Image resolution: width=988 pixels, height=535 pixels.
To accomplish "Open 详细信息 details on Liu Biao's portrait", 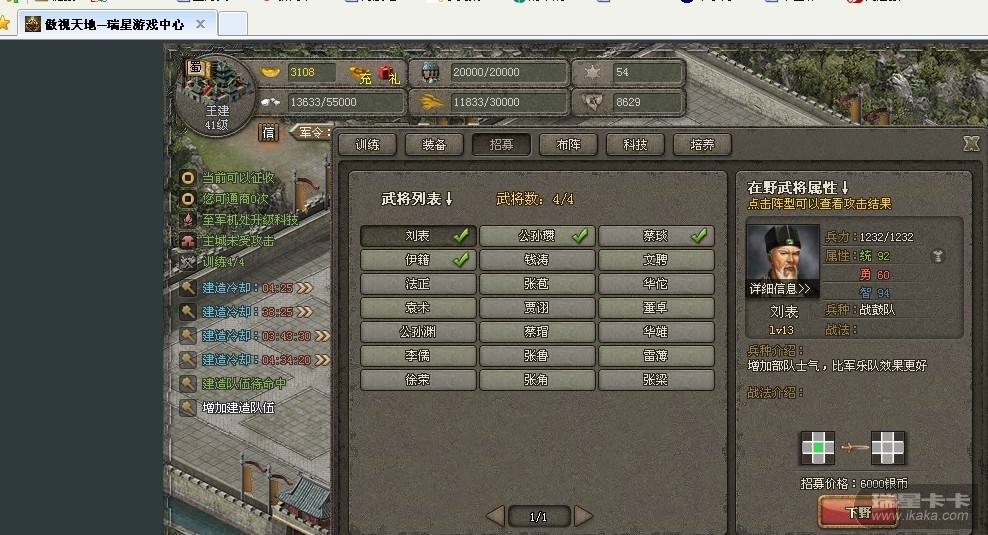I will click(x=781, y=289).
